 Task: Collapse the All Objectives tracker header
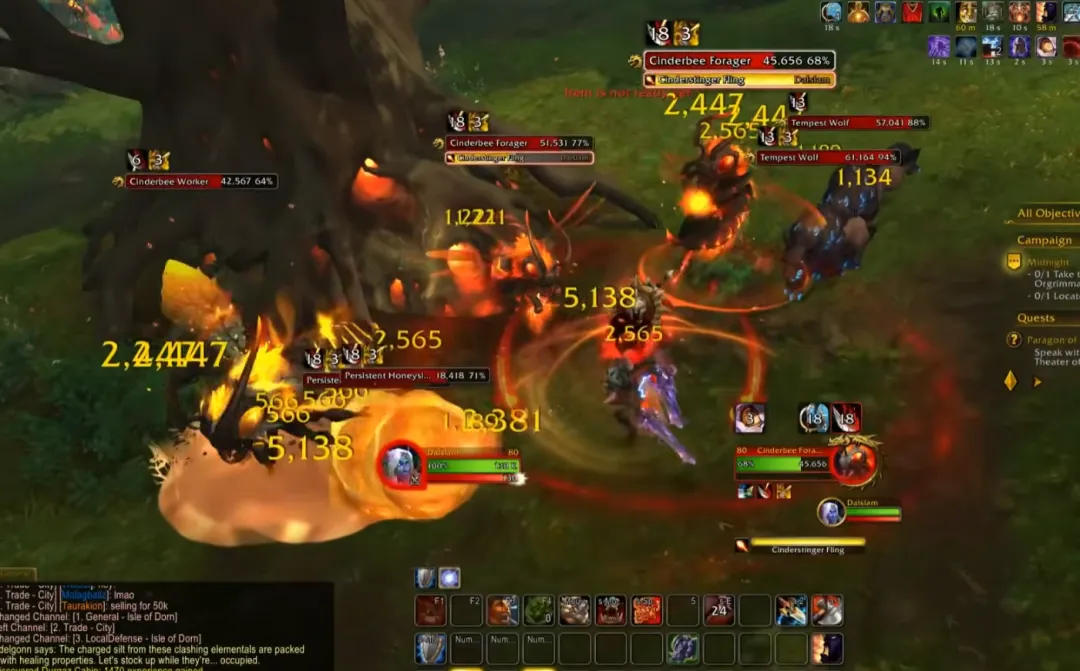coord(1047,213)
